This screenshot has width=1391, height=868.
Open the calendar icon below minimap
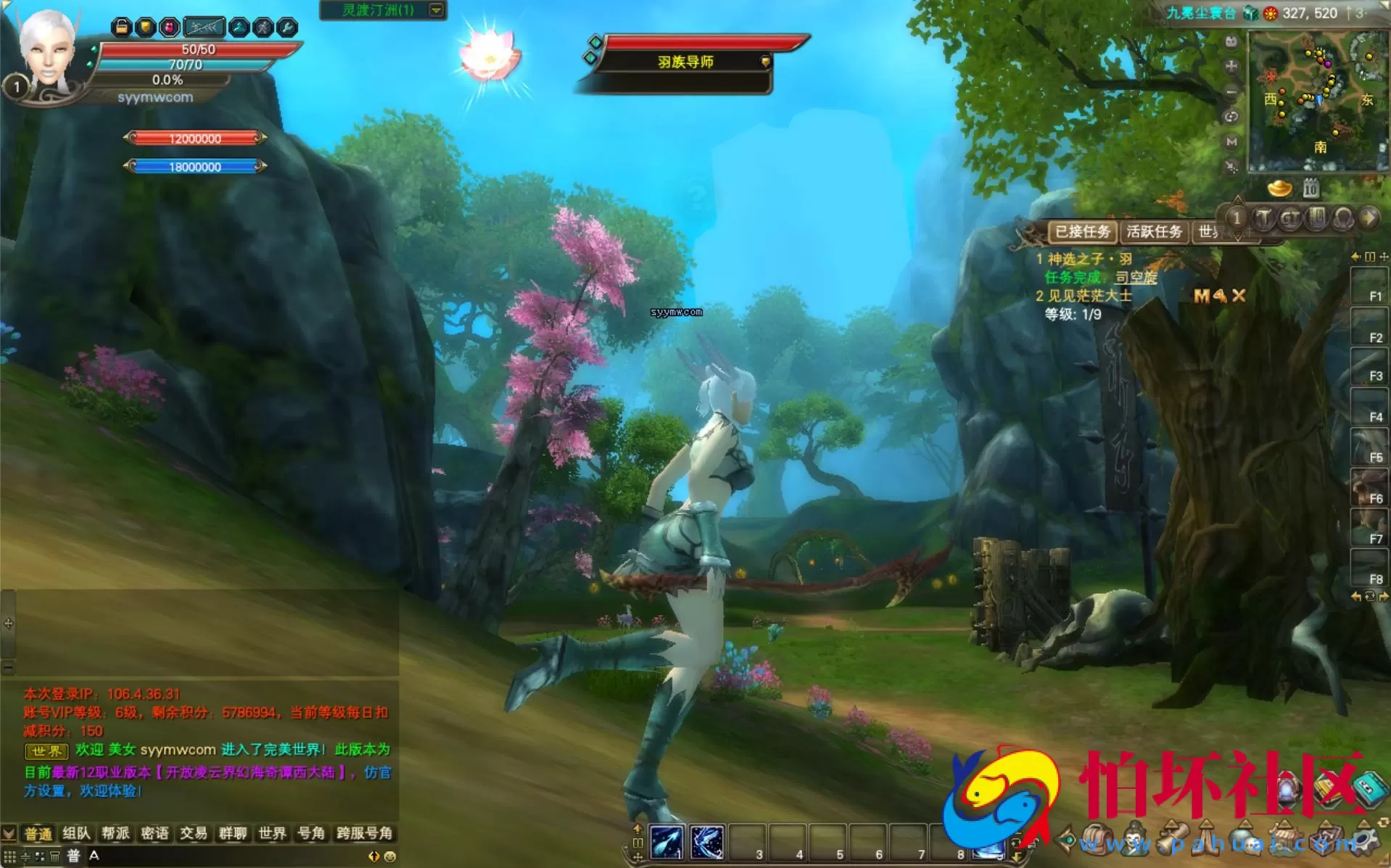click(1310, 189)
